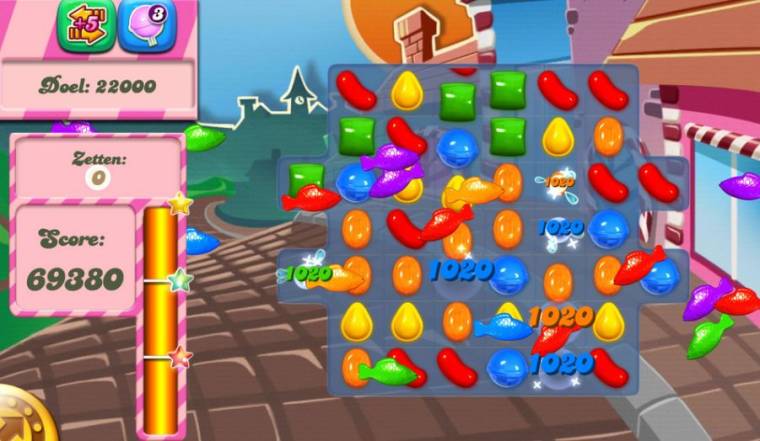This screenshot has height=441, width=760.
Task: Choose the orange candy in the second row
Action: (608, 135)
